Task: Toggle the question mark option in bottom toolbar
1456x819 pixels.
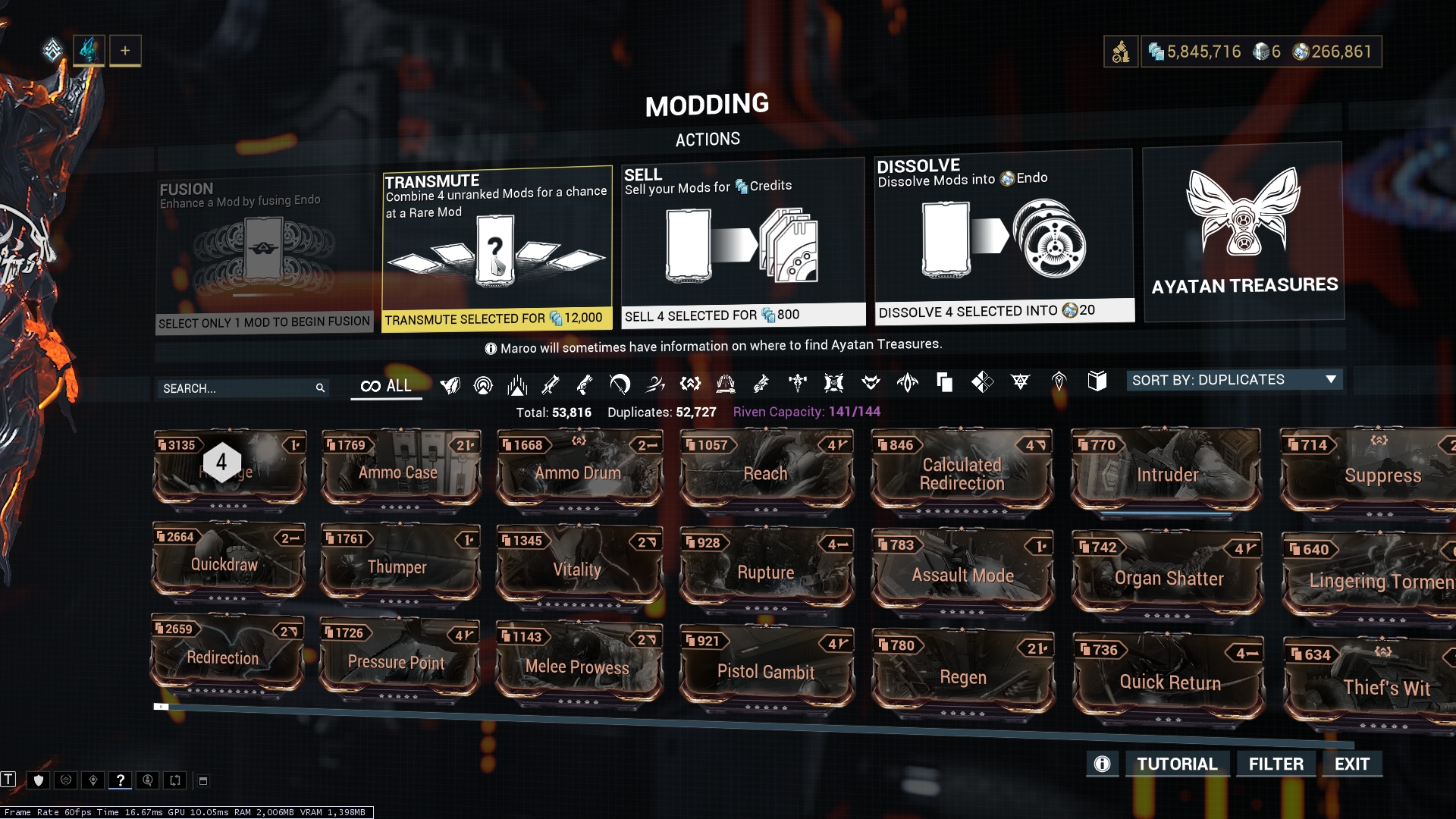Action: click(x=120, y=780)
